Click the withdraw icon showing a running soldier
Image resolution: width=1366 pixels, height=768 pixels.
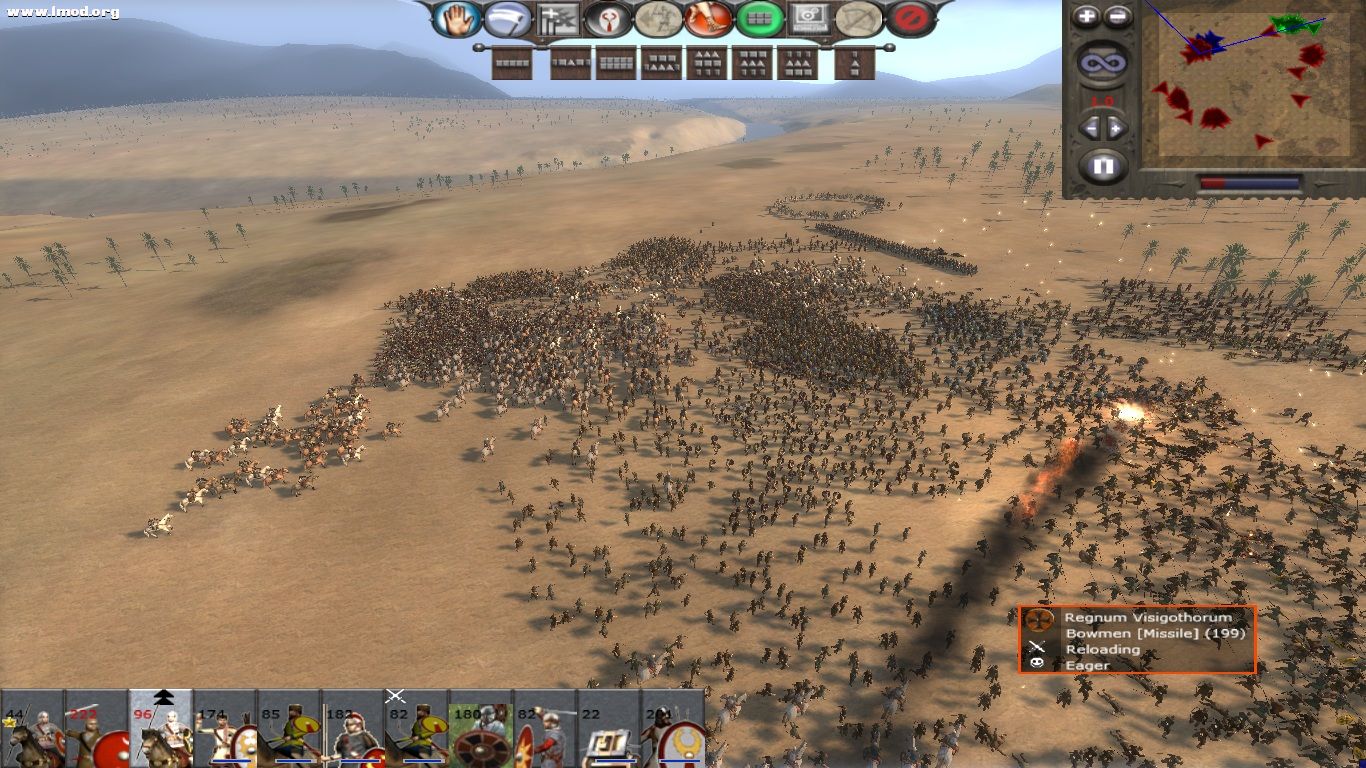pyautogui.click(x=655, y=17)
